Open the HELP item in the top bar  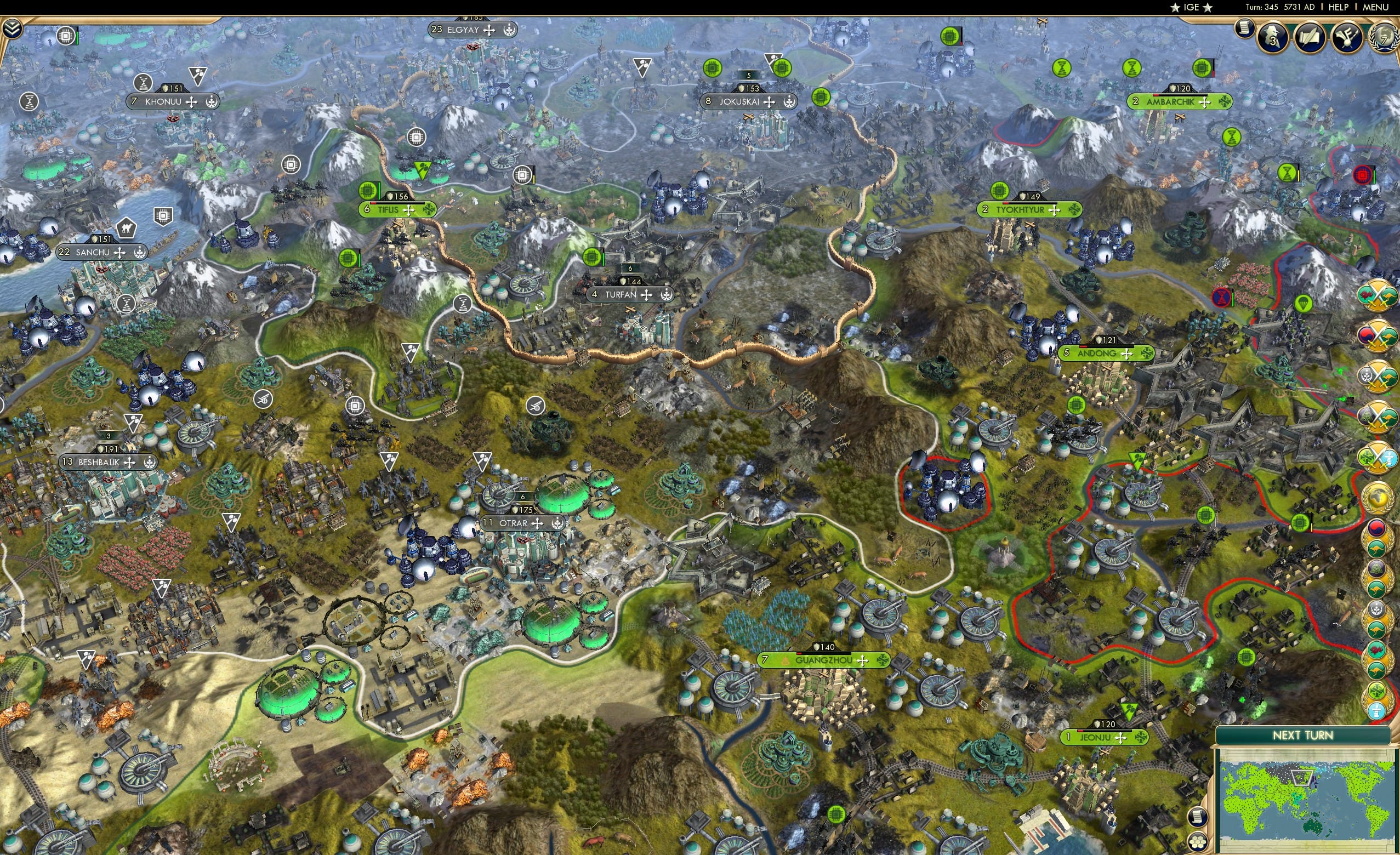(1339, 7)
